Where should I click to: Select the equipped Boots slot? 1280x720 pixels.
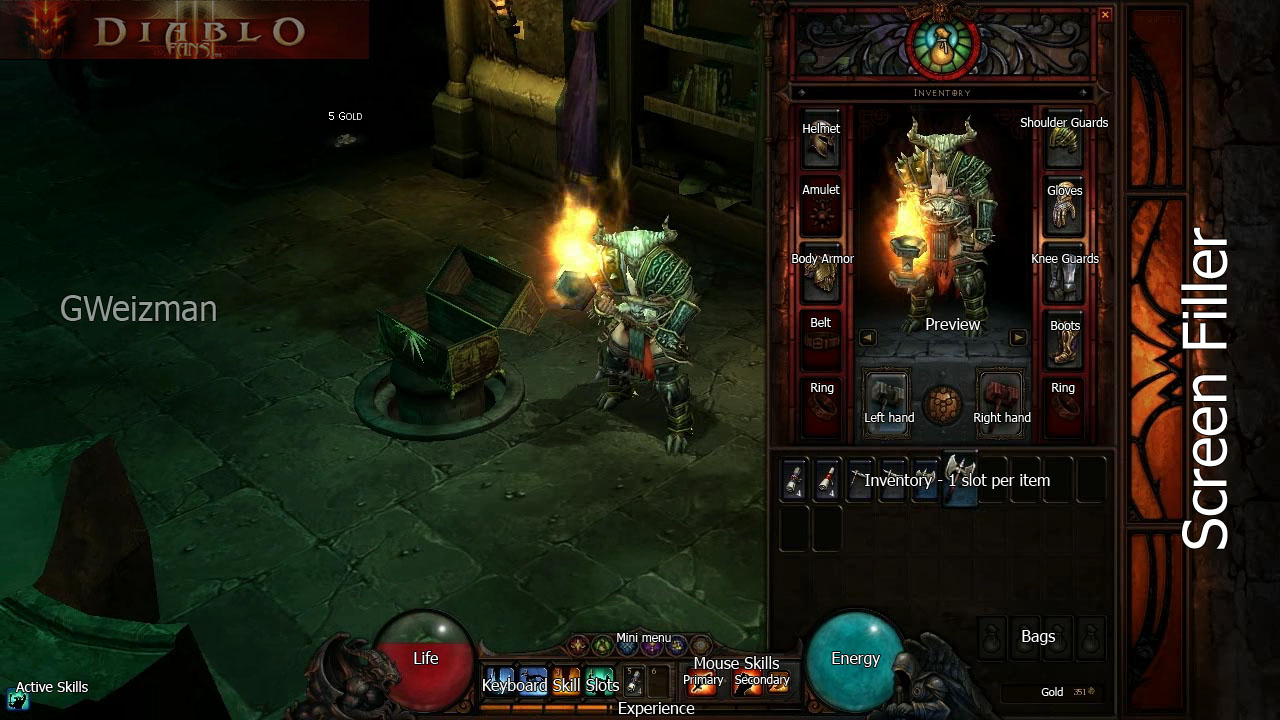(1064, 345)
